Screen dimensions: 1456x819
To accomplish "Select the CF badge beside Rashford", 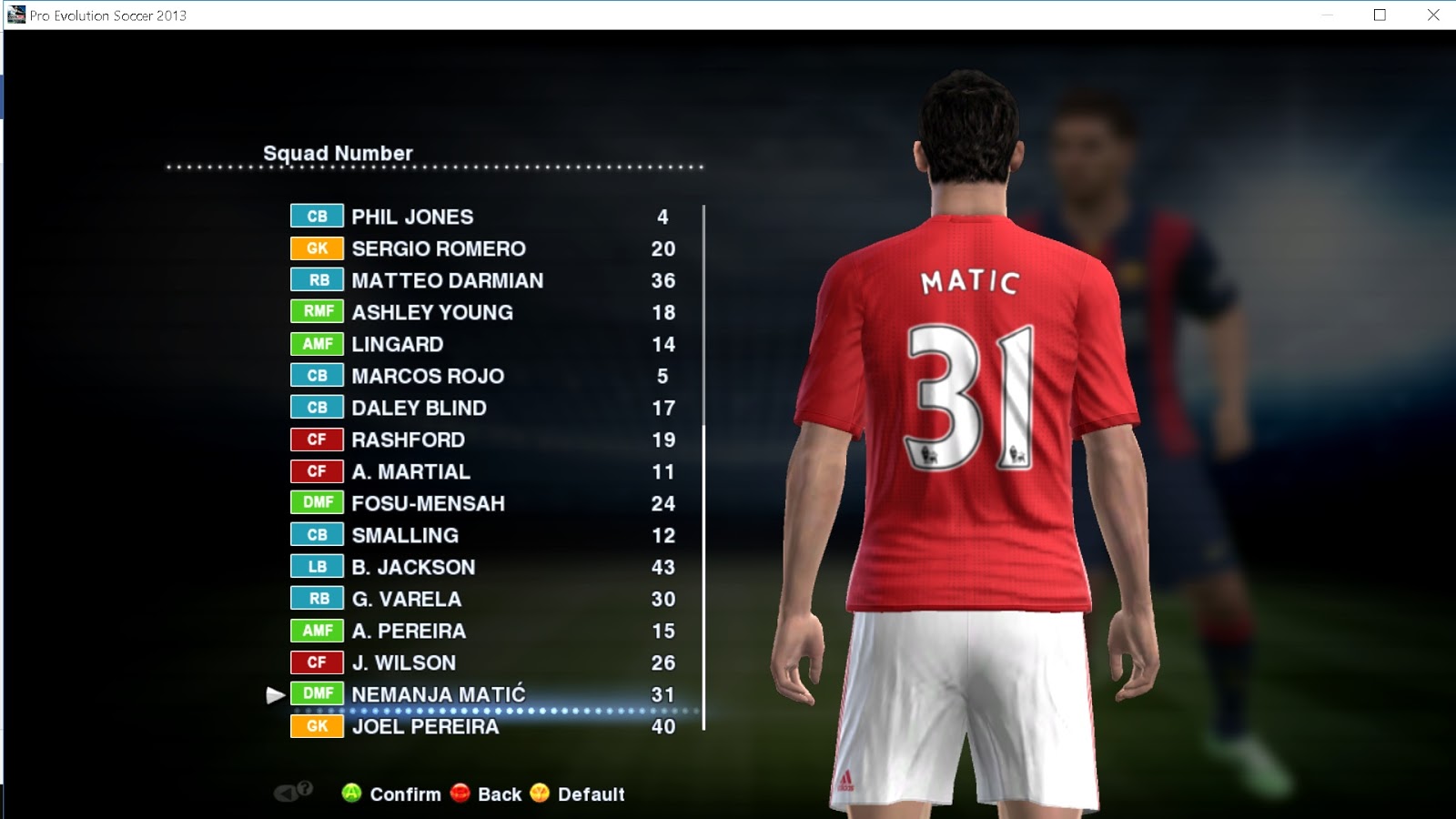I will tap(315, 440).
